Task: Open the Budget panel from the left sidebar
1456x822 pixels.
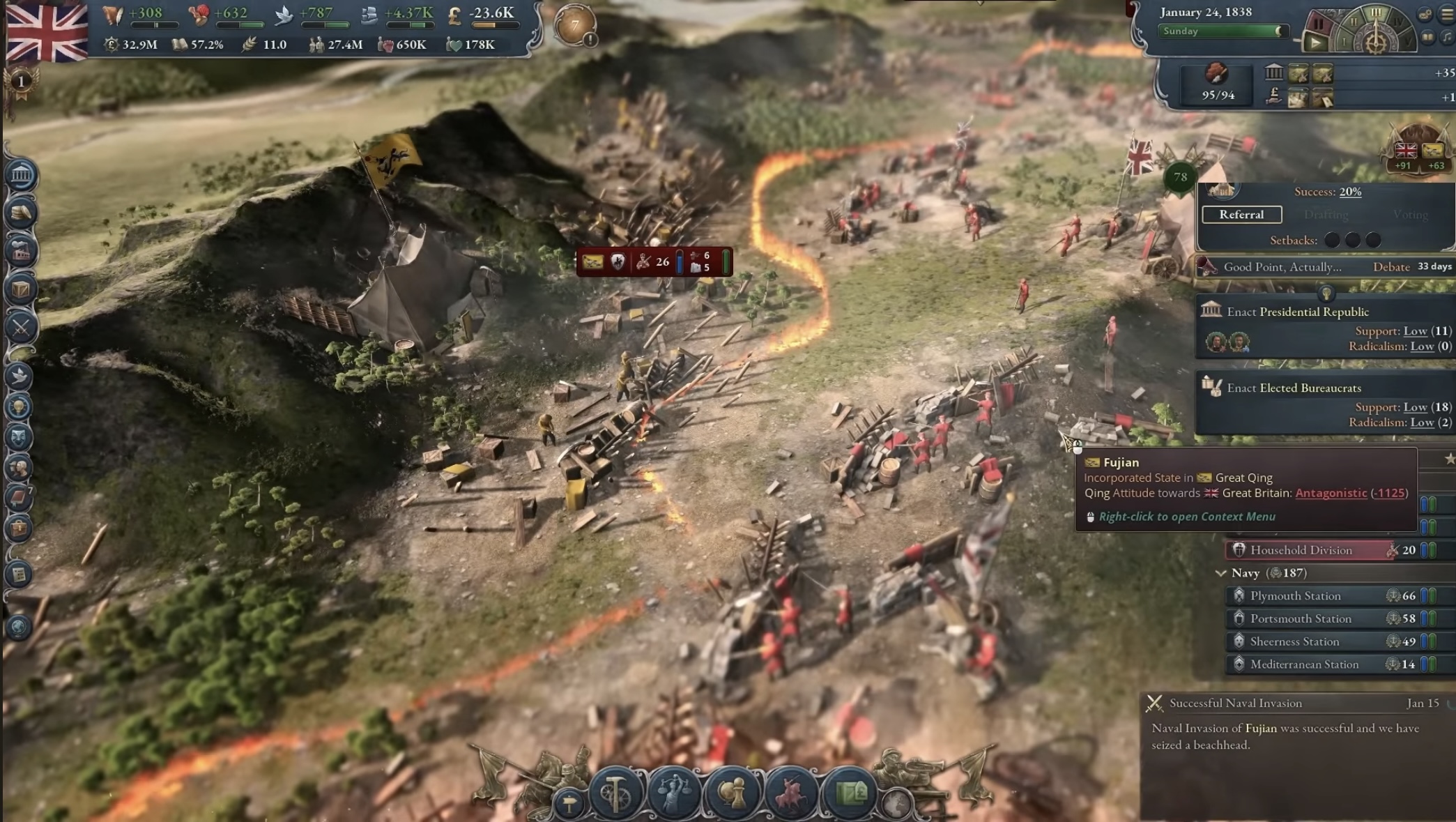Action: pyautogui.click(x=21, y=211)
